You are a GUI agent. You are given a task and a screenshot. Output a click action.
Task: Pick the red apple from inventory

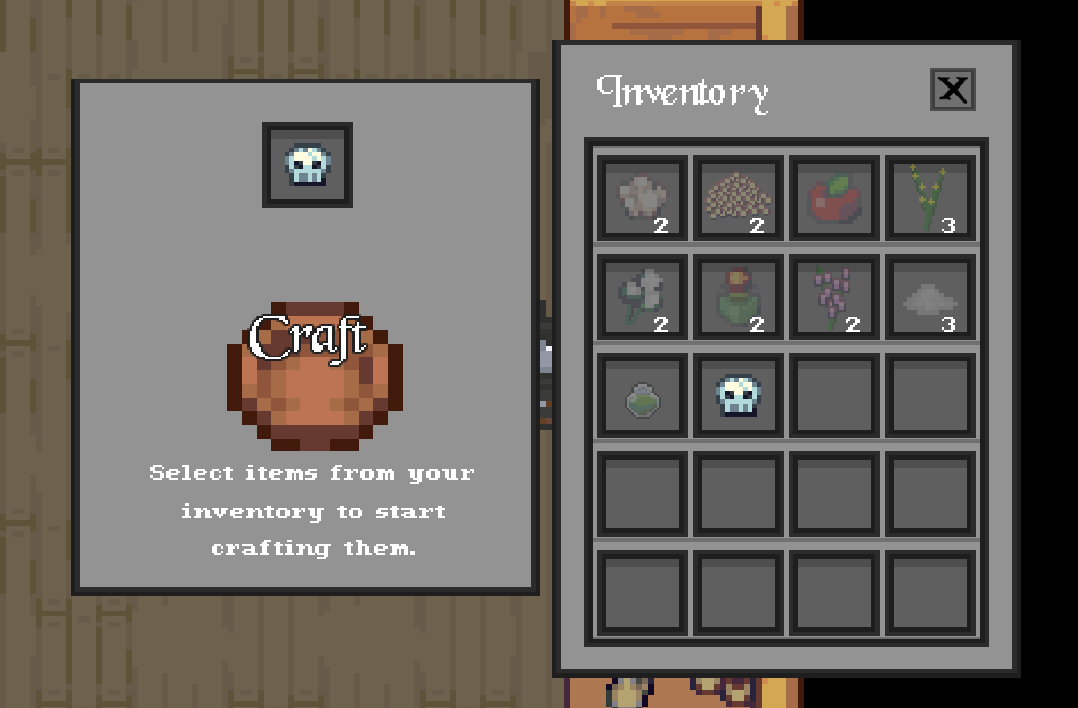pyautogui.click(x=834, y=198)
